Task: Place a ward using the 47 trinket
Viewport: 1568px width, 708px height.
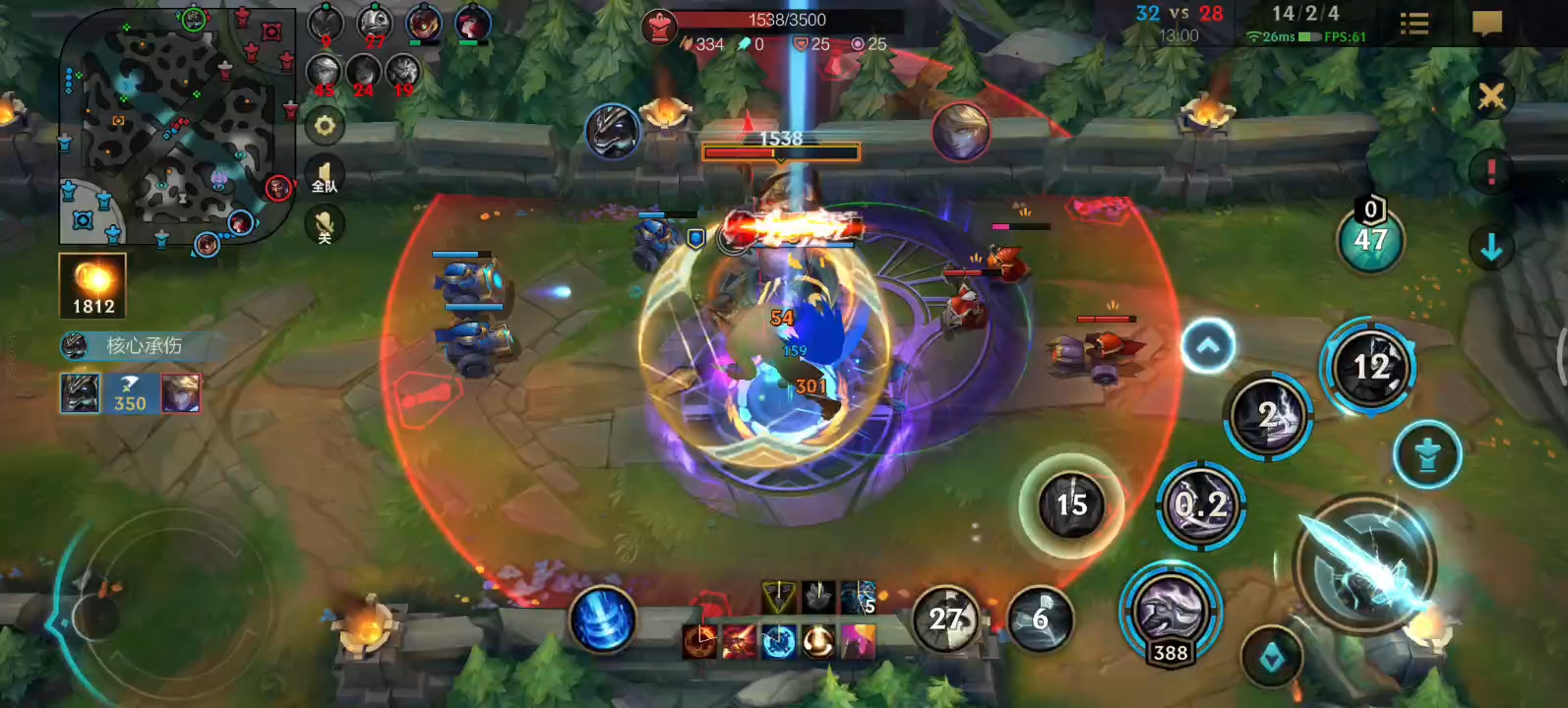Action: point(1369,239)
